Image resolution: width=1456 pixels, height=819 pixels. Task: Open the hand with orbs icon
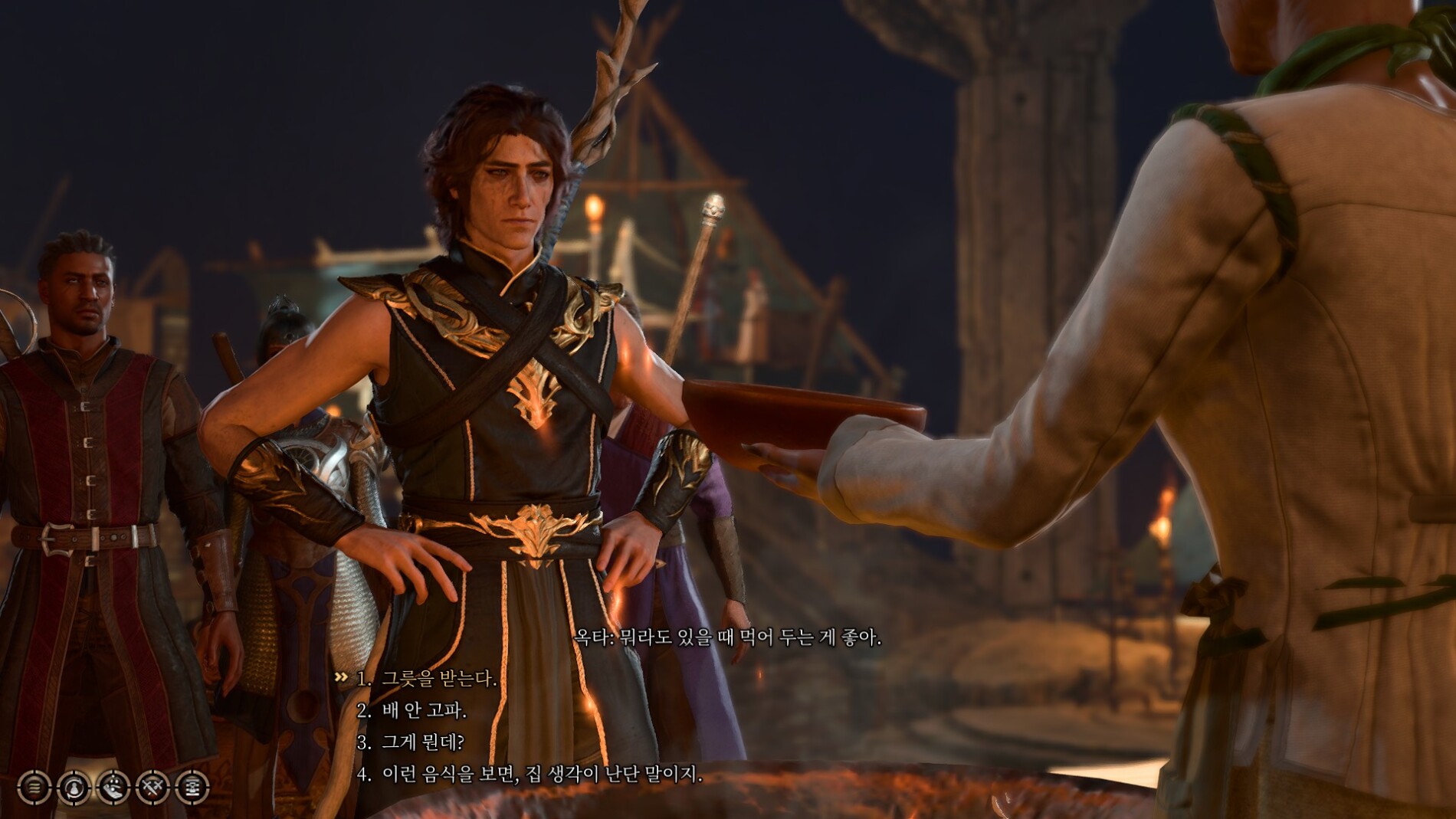point(113,787)
